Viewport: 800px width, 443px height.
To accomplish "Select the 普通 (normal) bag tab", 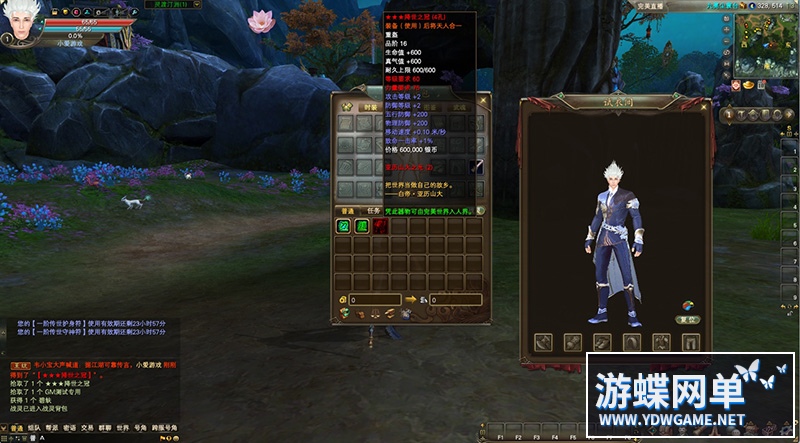I will (x=348, y=211).
